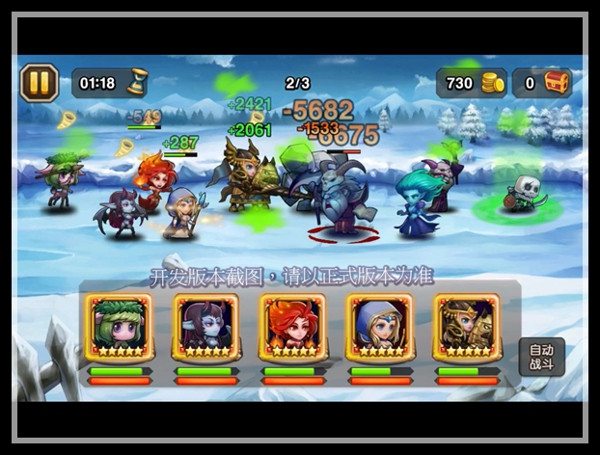Trigger the blue-hooded blonde maiden hero portrait
Image resolution: width=600 pixels, height=455 pixels.
point(380,326)
